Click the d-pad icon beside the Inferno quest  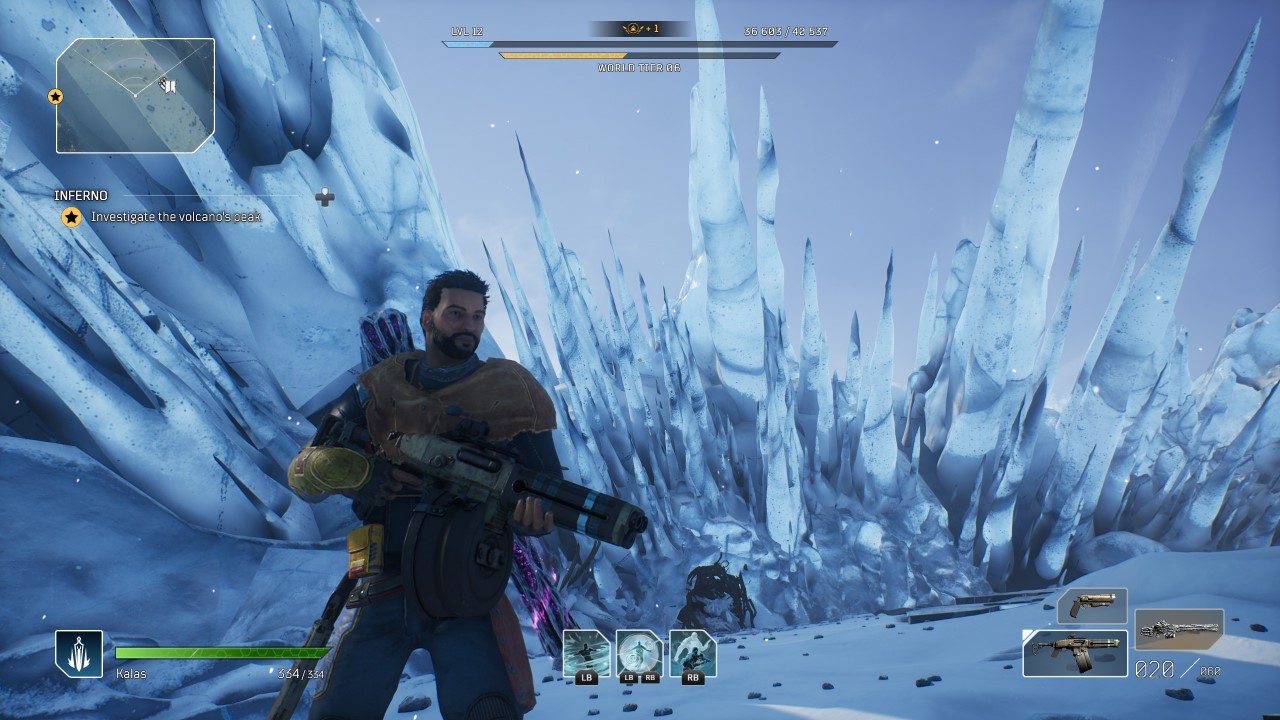click(x=324, y=197)
